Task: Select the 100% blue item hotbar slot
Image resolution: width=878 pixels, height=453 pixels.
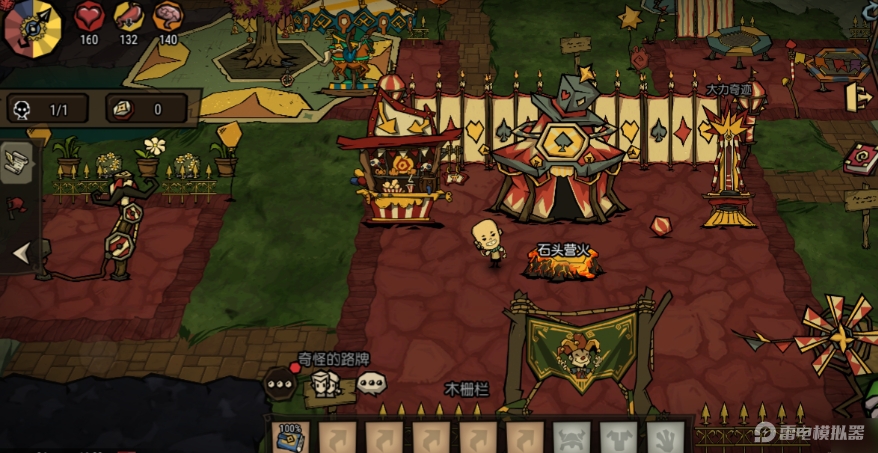Action: pos(291,438)
